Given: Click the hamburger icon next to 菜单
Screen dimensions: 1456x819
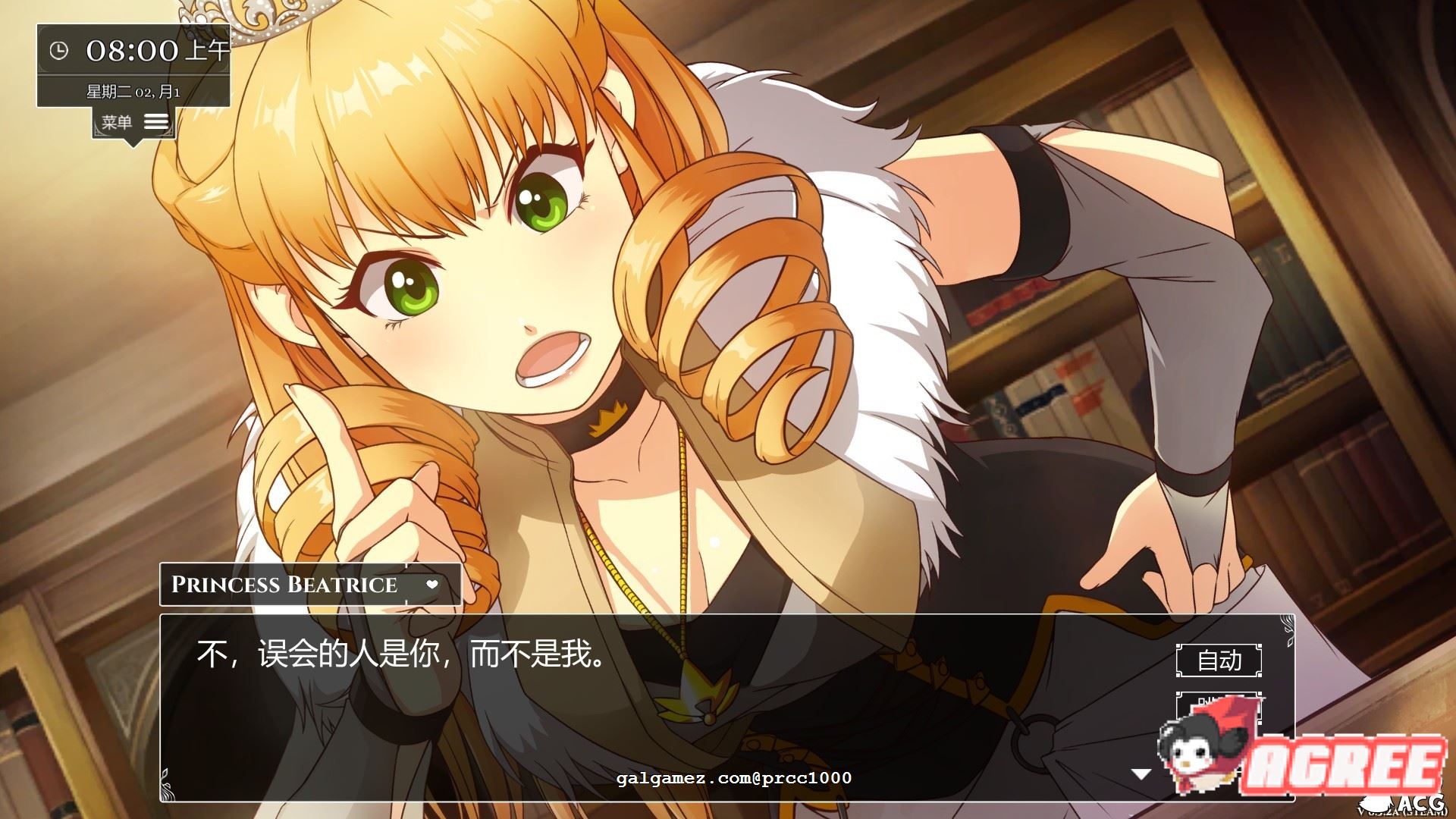Looking at the screenshot, I should click(x=157, y=120).
